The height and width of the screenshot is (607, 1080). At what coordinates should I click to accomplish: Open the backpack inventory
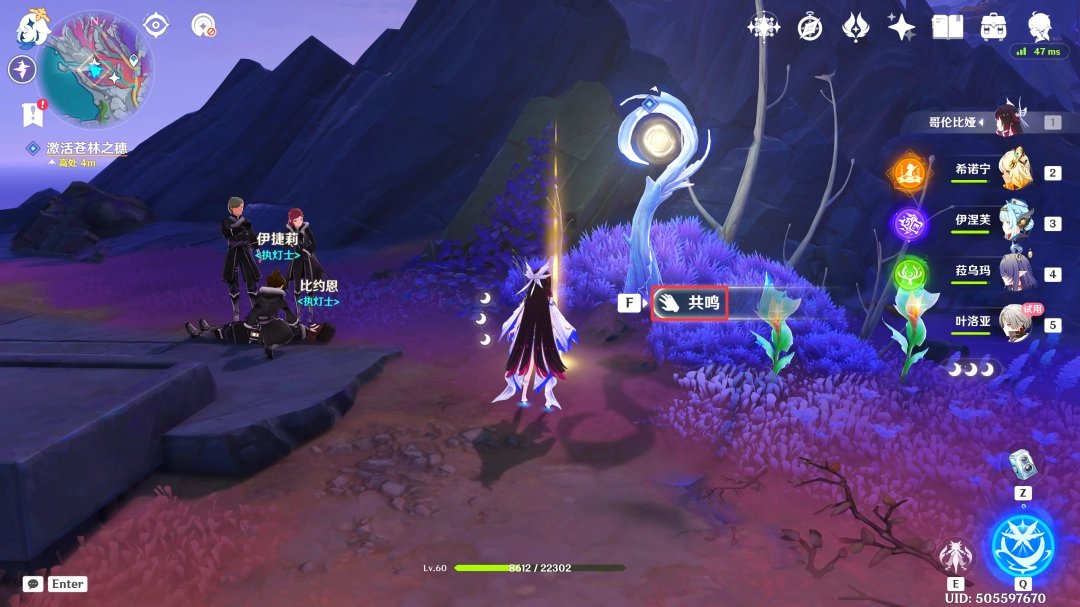tap(993, 27)
